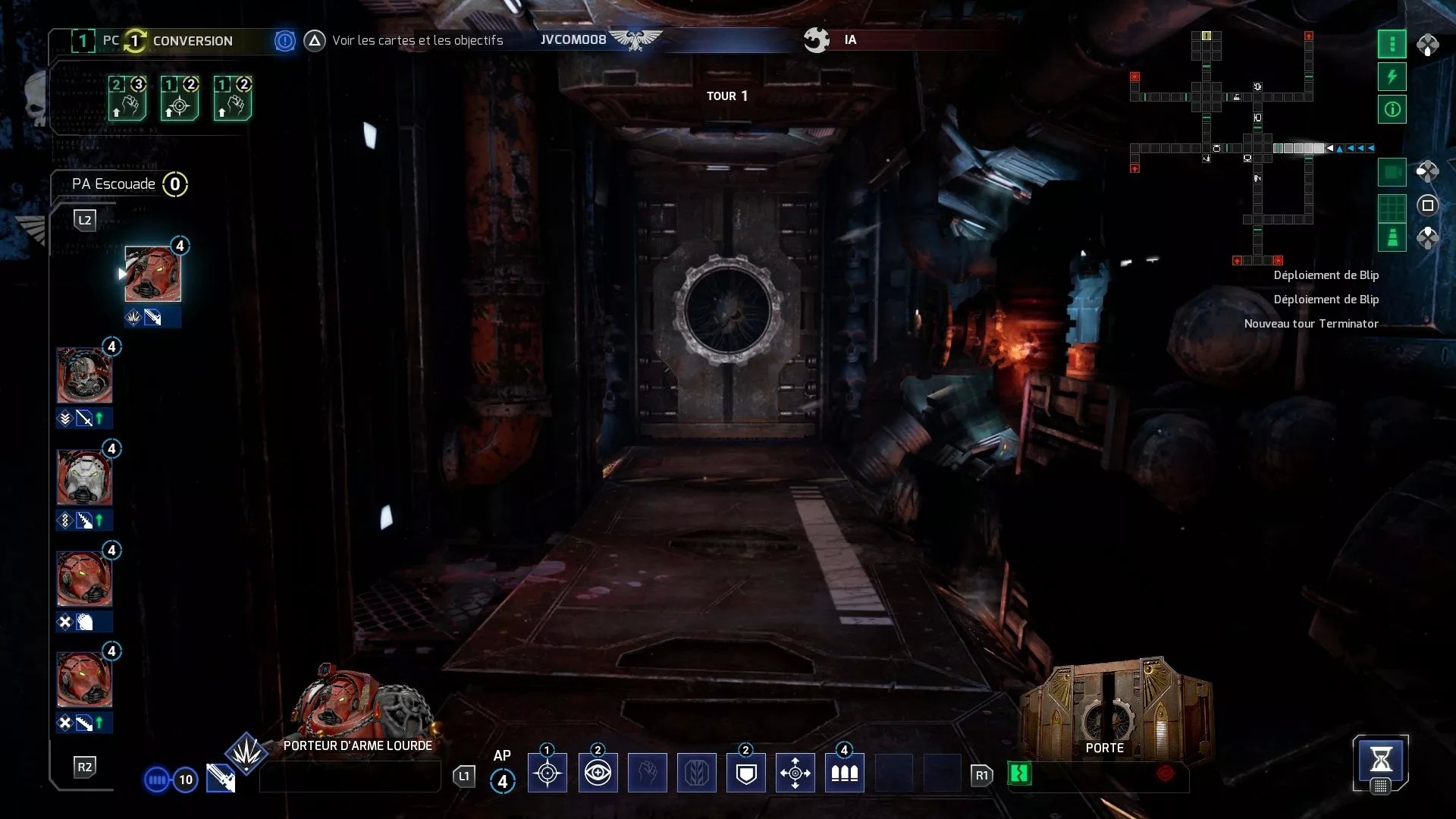Activate the scan eye ability
This screenshot has width=1456, height=819.
point(598,772)
